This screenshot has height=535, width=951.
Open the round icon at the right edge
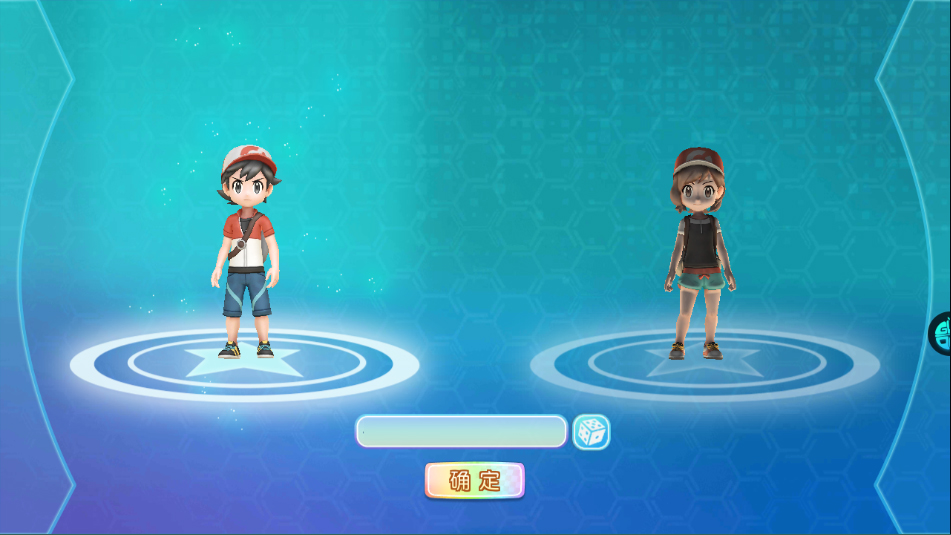coord(942,333)
